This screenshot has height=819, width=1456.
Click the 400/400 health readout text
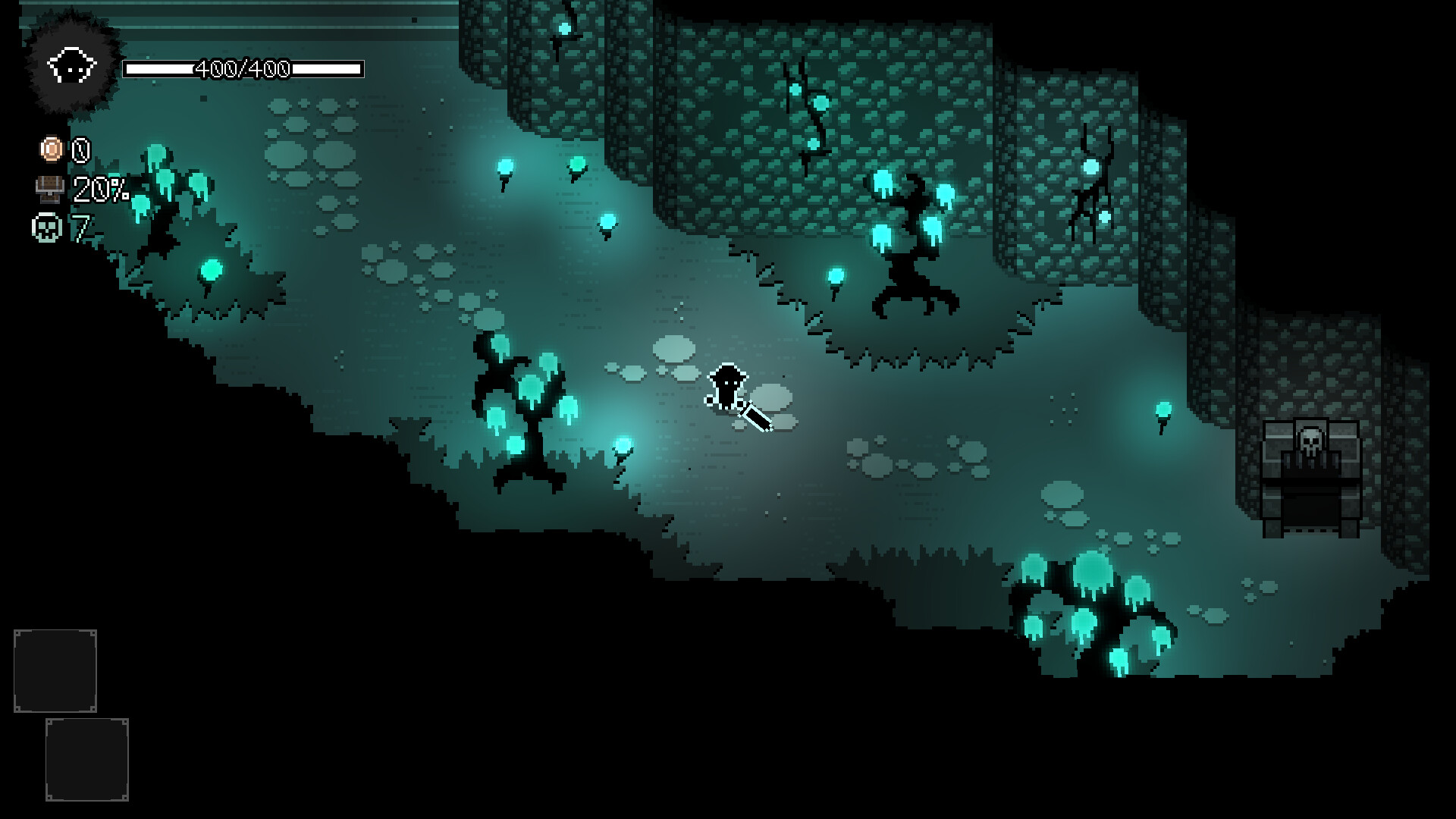243,68
